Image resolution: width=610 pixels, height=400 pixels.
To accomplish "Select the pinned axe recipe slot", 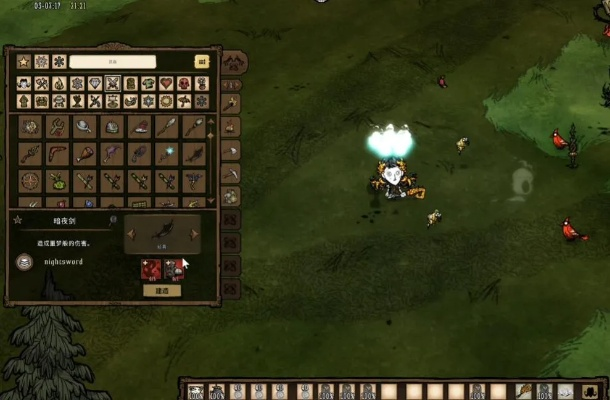I will 230,103.
